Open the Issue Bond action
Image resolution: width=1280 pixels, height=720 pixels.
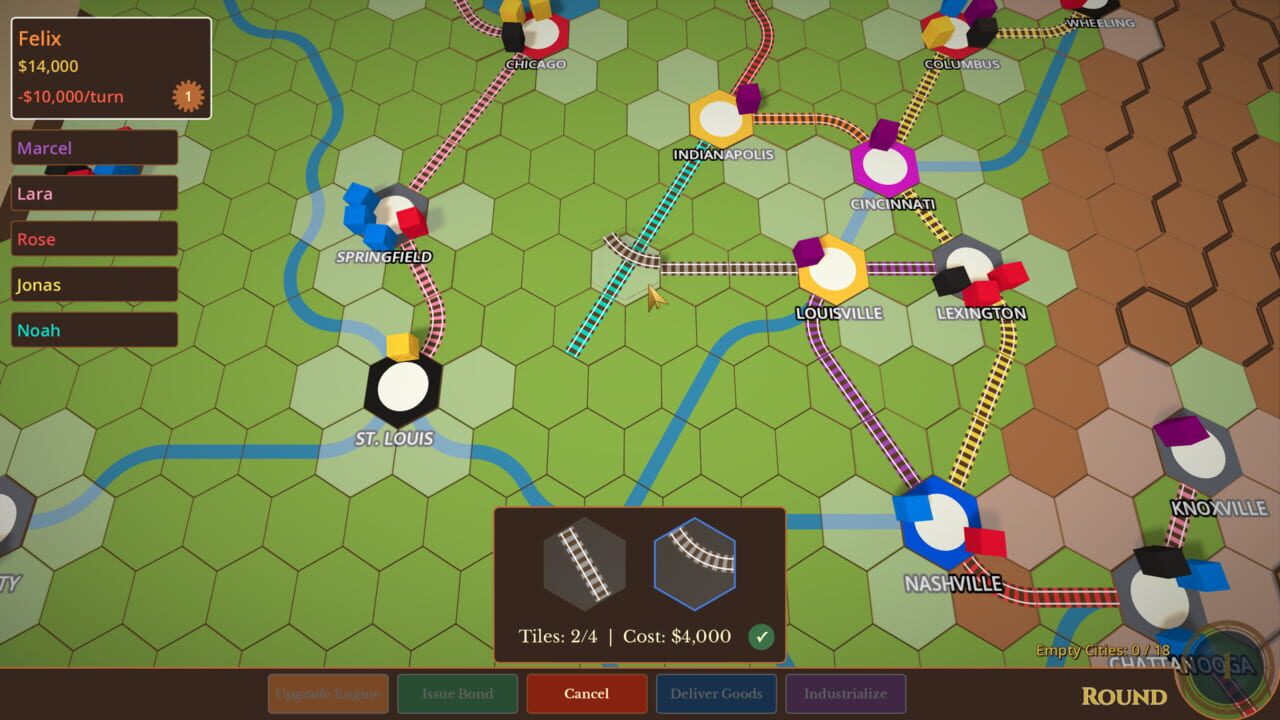click(x=457, y=693)
